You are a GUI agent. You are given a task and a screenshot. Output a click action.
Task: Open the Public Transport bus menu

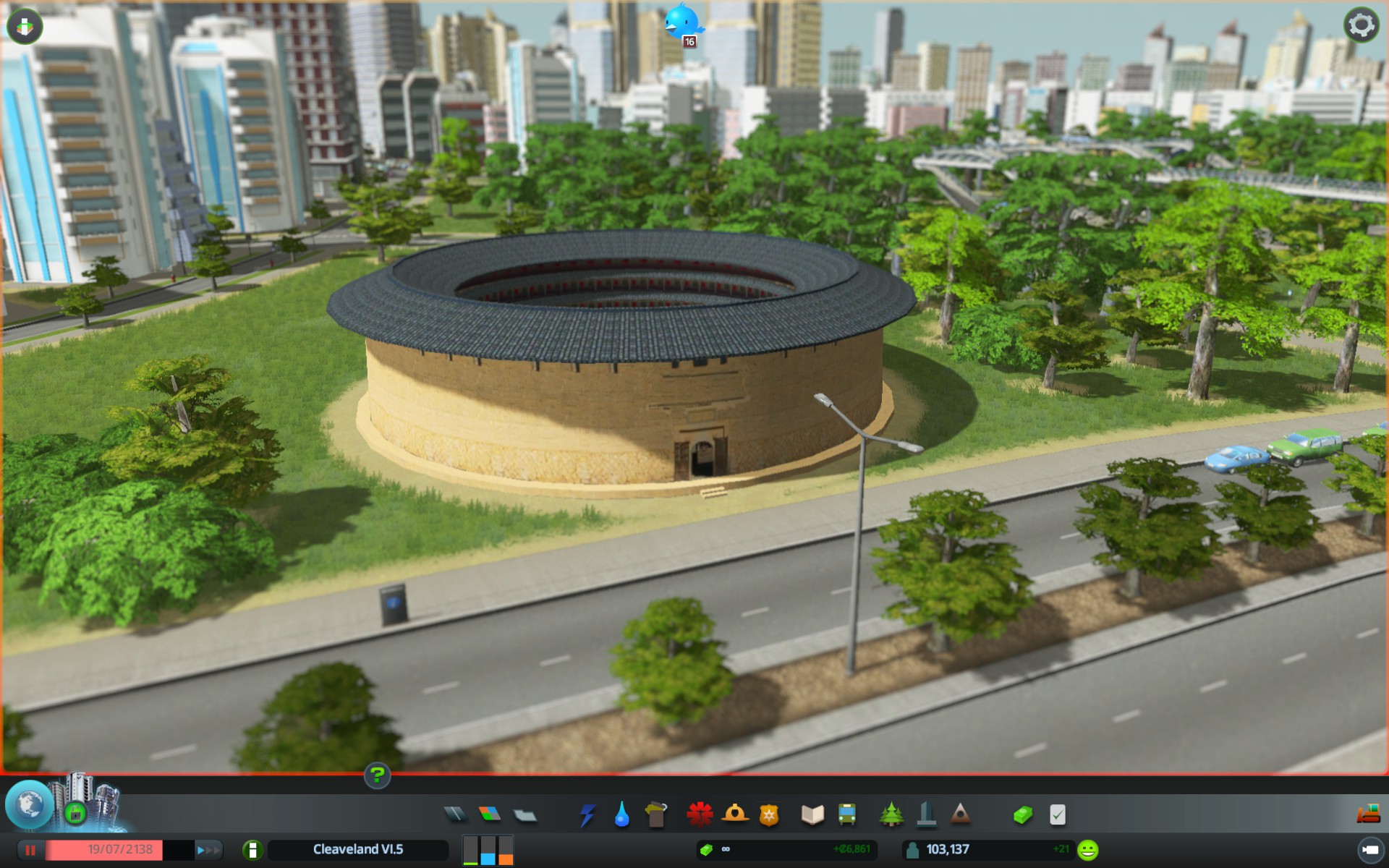847,814
